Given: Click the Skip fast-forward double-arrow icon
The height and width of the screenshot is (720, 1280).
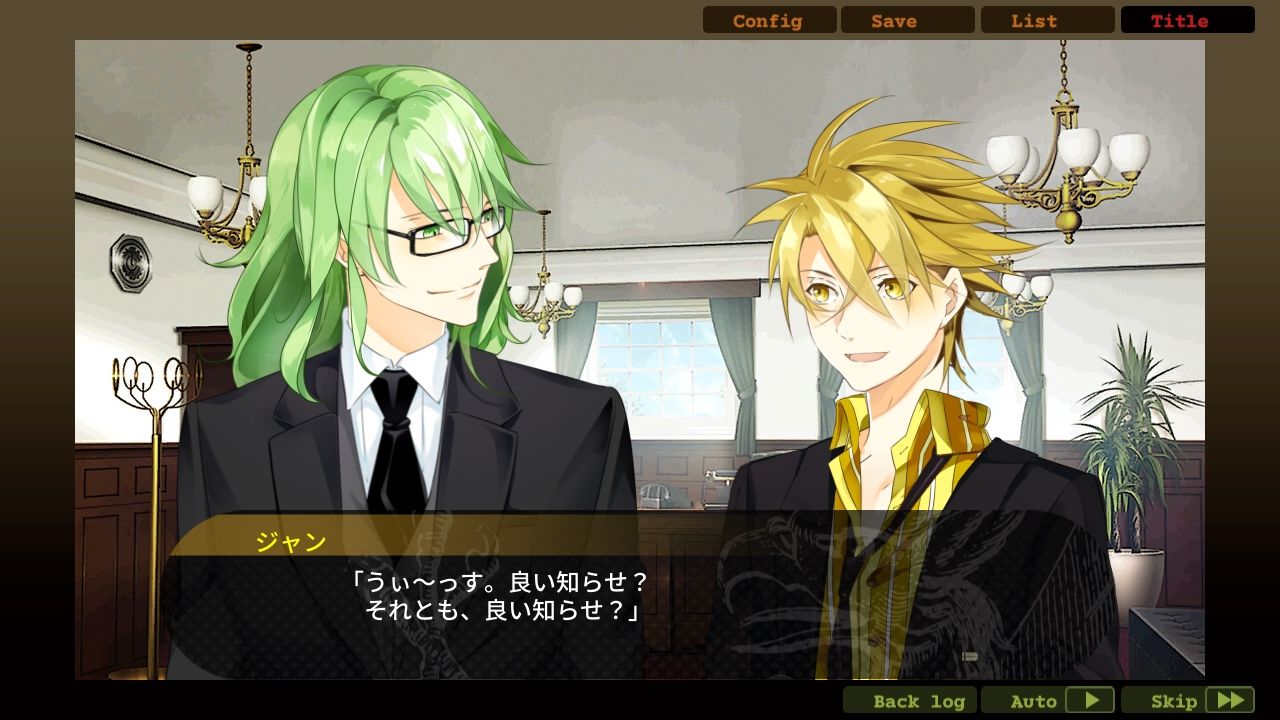Looking at the screenshot, I should [x=1230, y=700].
